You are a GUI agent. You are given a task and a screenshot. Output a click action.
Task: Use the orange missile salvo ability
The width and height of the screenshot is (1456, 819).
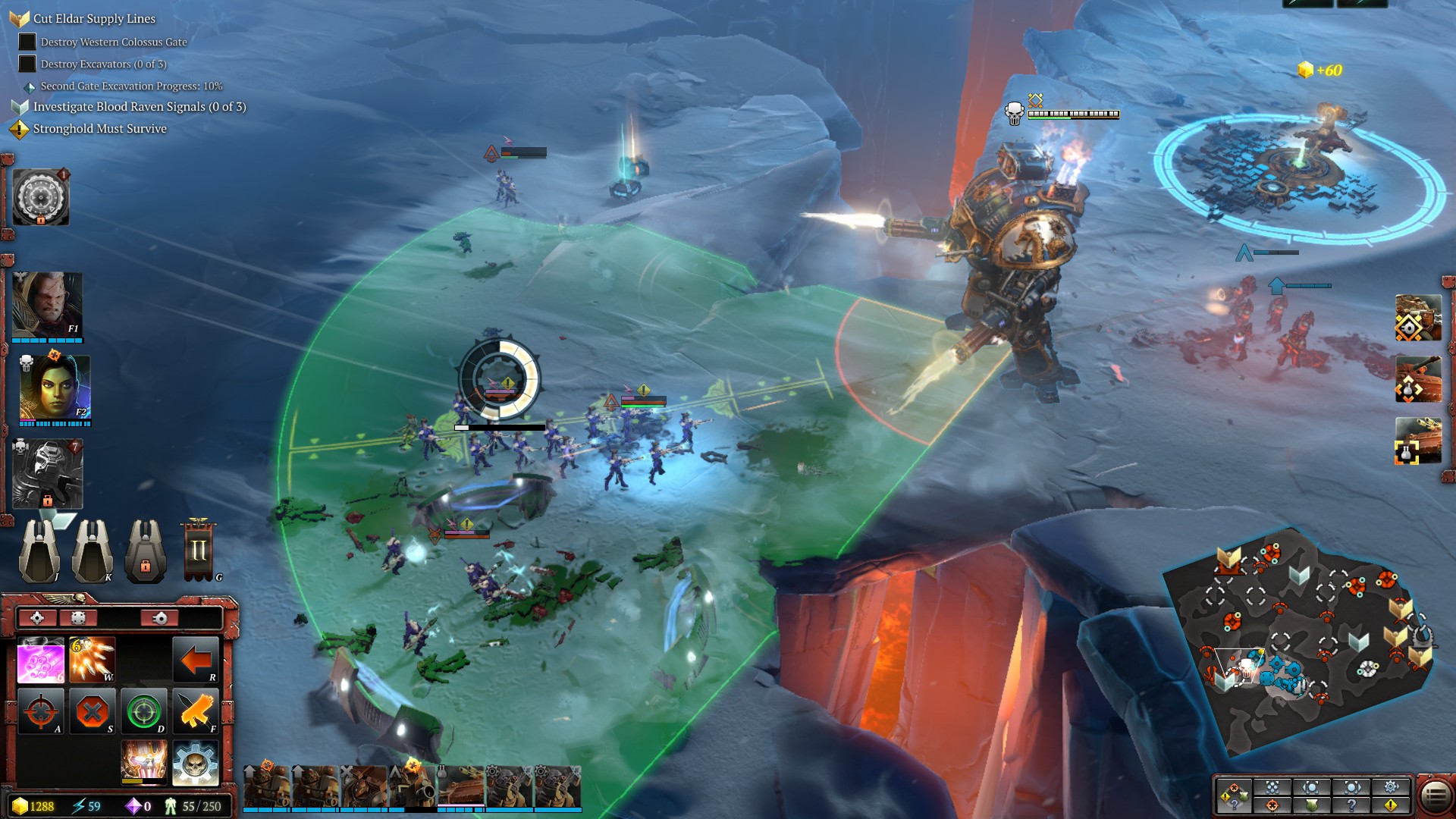(x=92, y=660)
